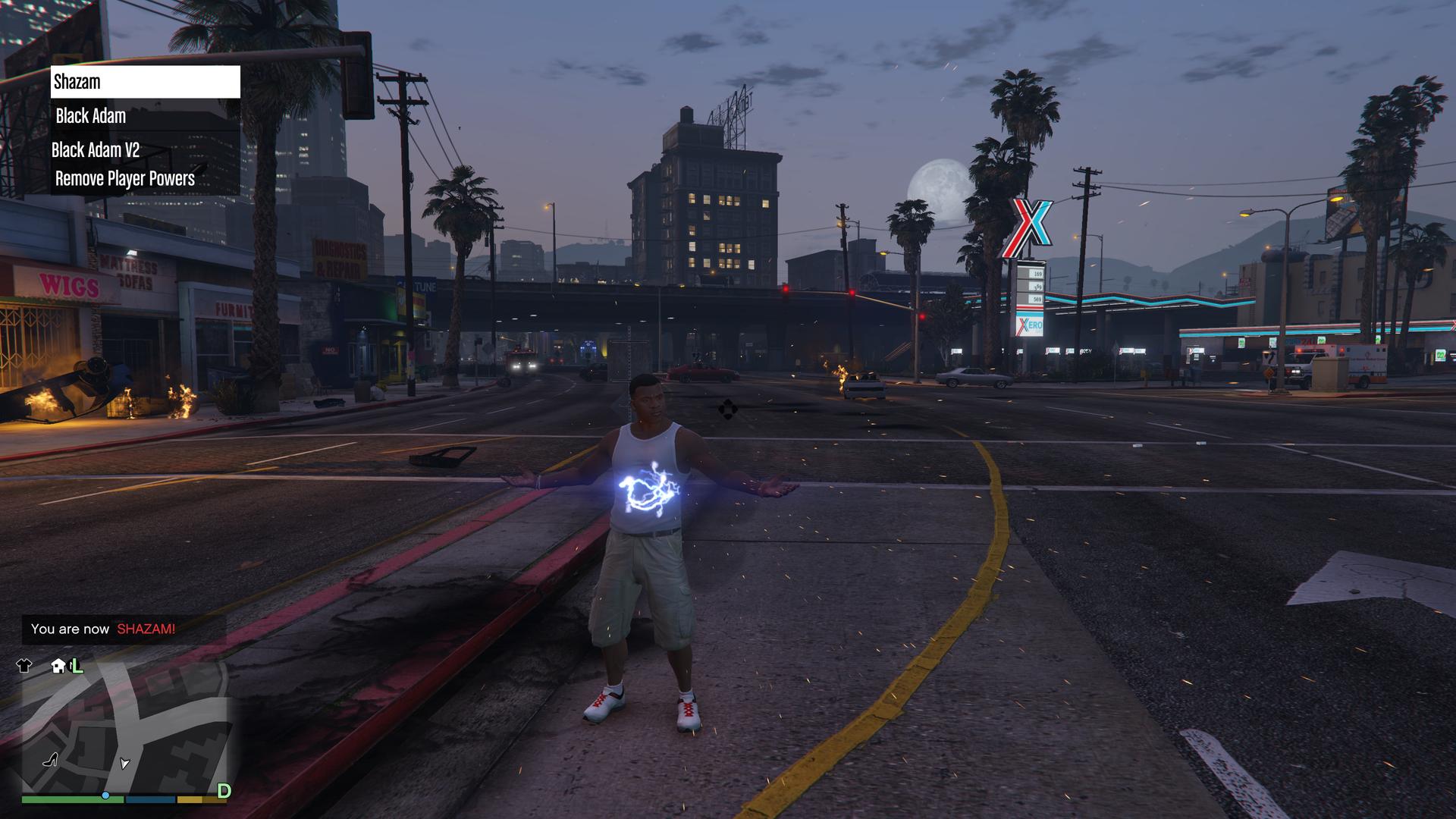Click the clothing shirt icon above minimap
The width and height of the screenshot is (1456, 819).
(24, 666)
